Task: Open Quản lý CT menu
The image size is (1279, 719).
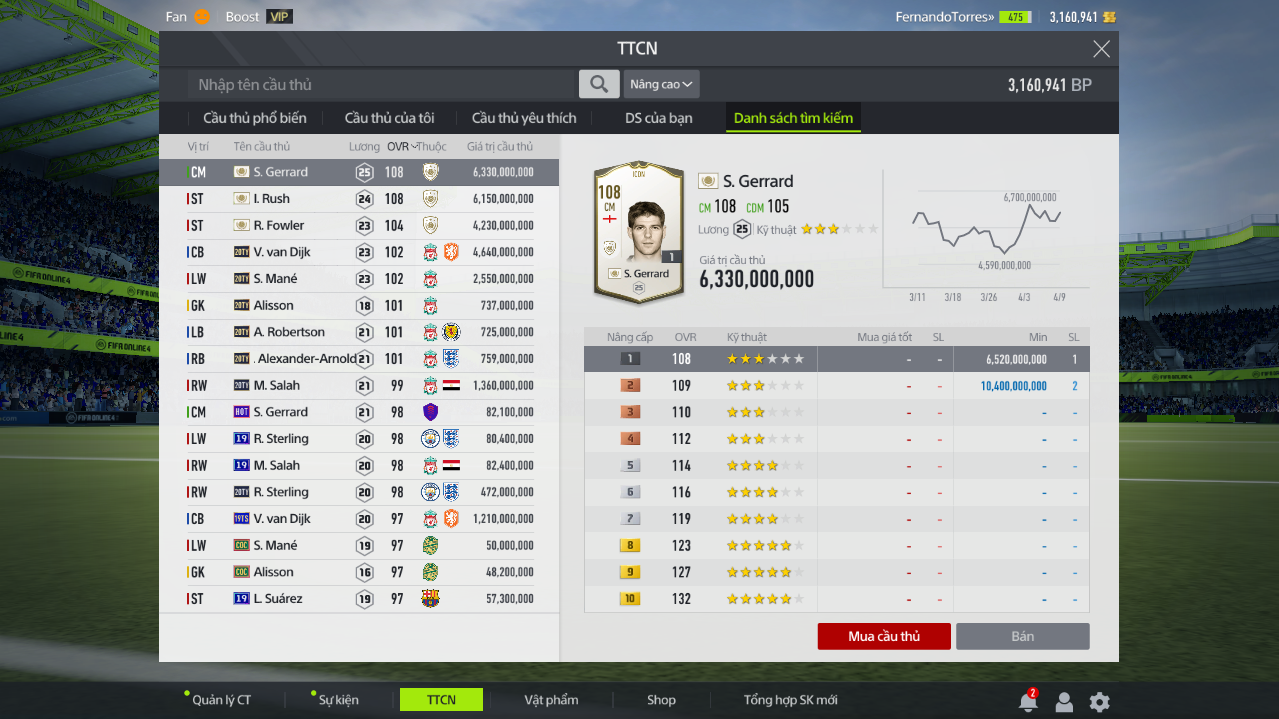Action: tap(221, 700)
